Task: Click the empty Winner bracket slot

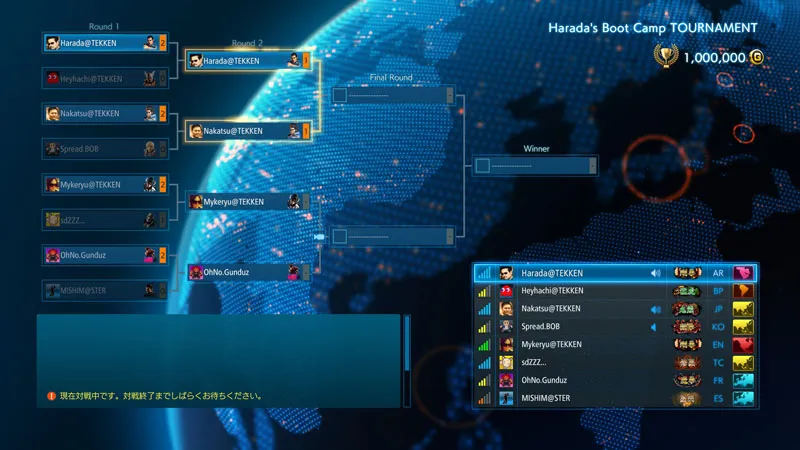Action: (x=535, y=165)
